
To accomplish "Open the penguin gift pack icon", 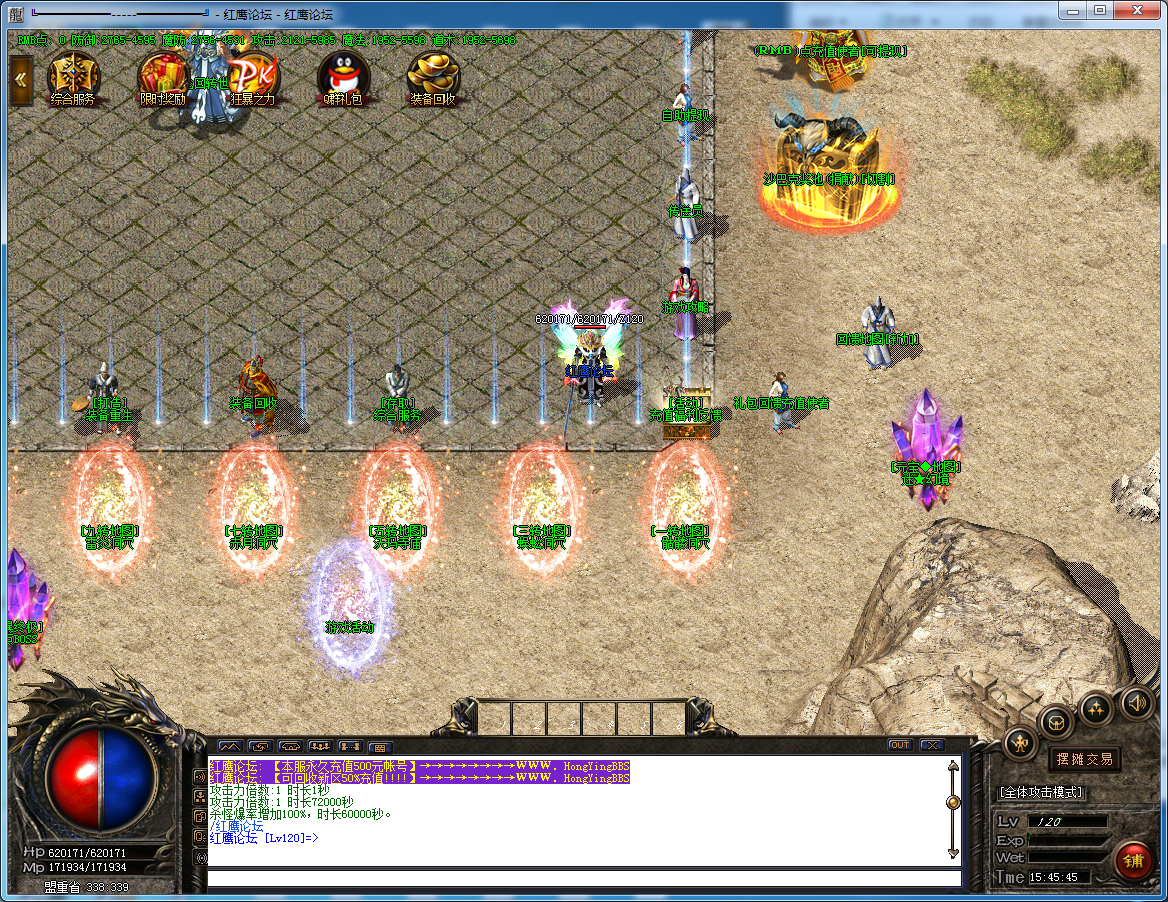I will coord(342,76).
